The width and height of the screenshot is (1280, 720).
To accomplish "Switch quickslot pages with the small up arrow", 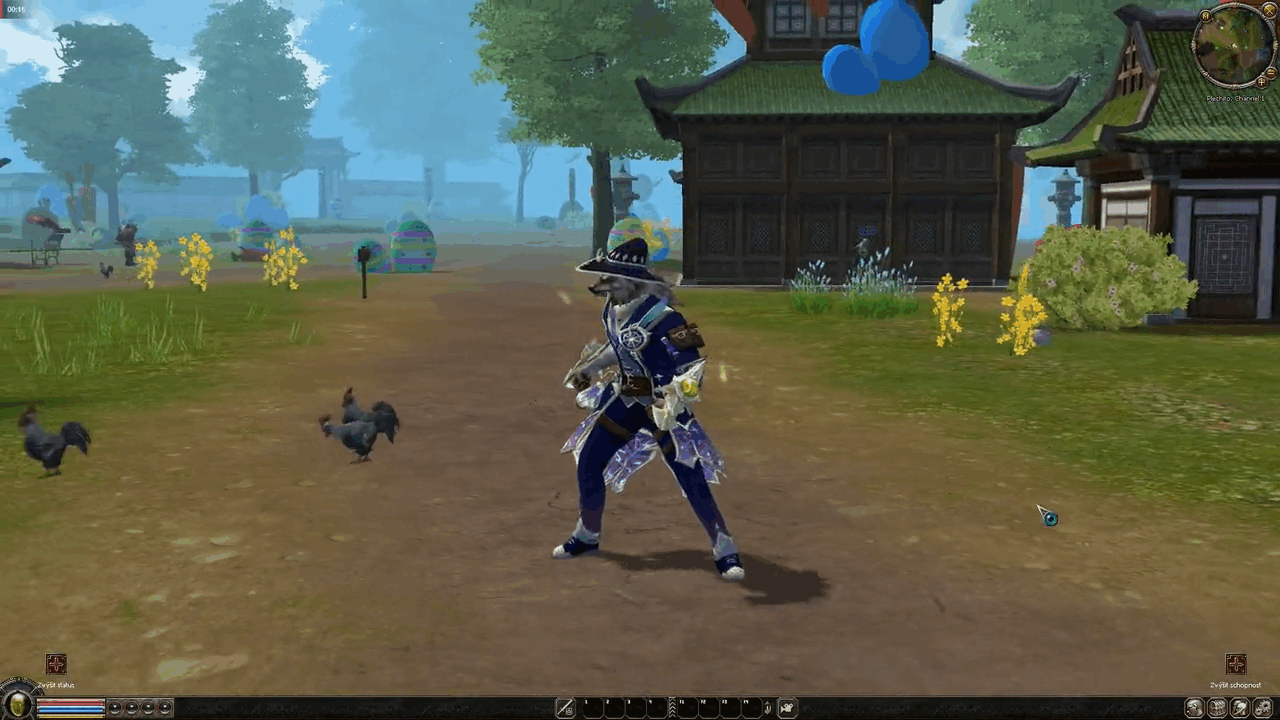I will [768, 705].
